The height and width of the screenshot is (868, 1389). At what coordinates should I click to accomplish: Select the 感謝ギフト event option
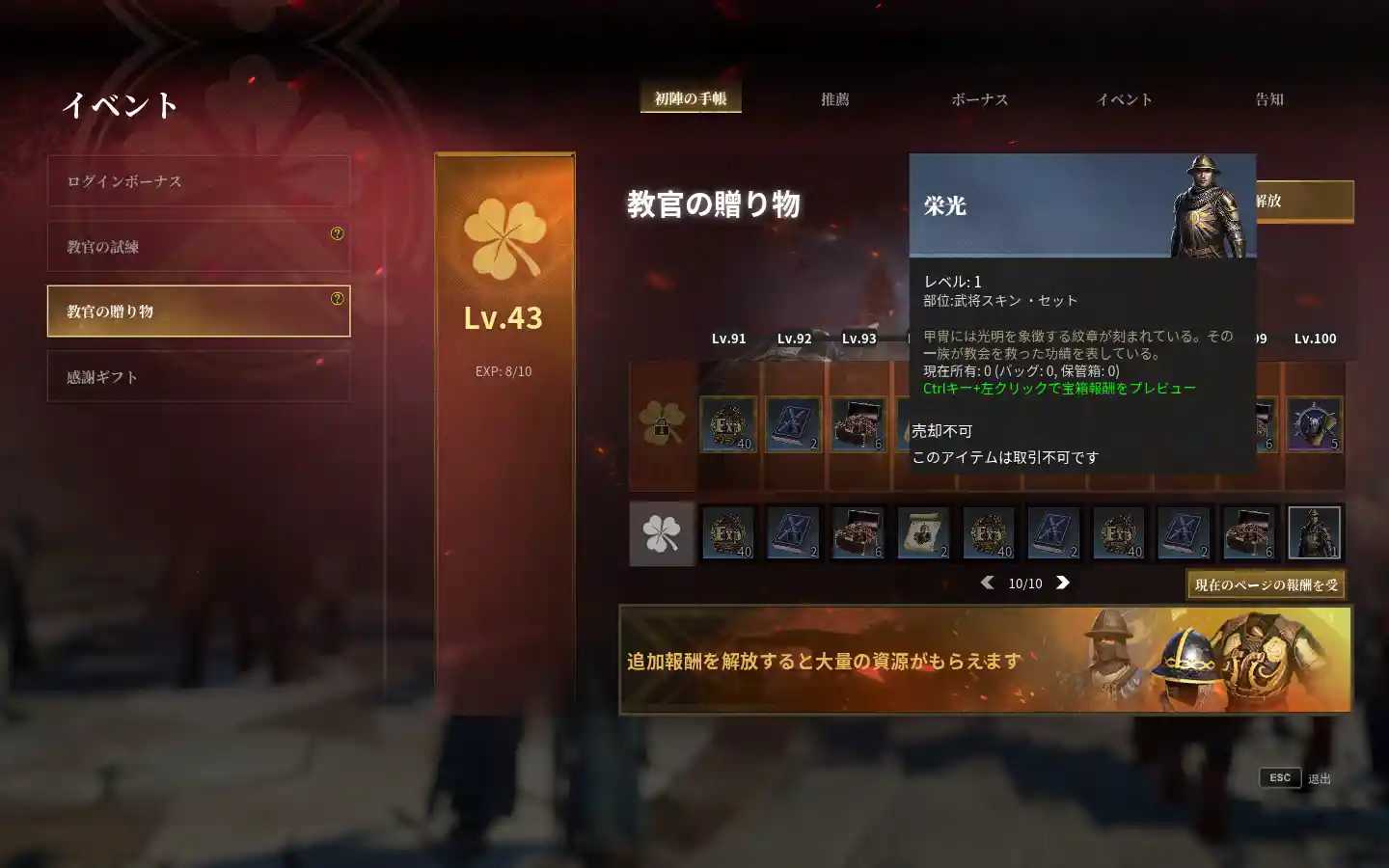point(198,376)
